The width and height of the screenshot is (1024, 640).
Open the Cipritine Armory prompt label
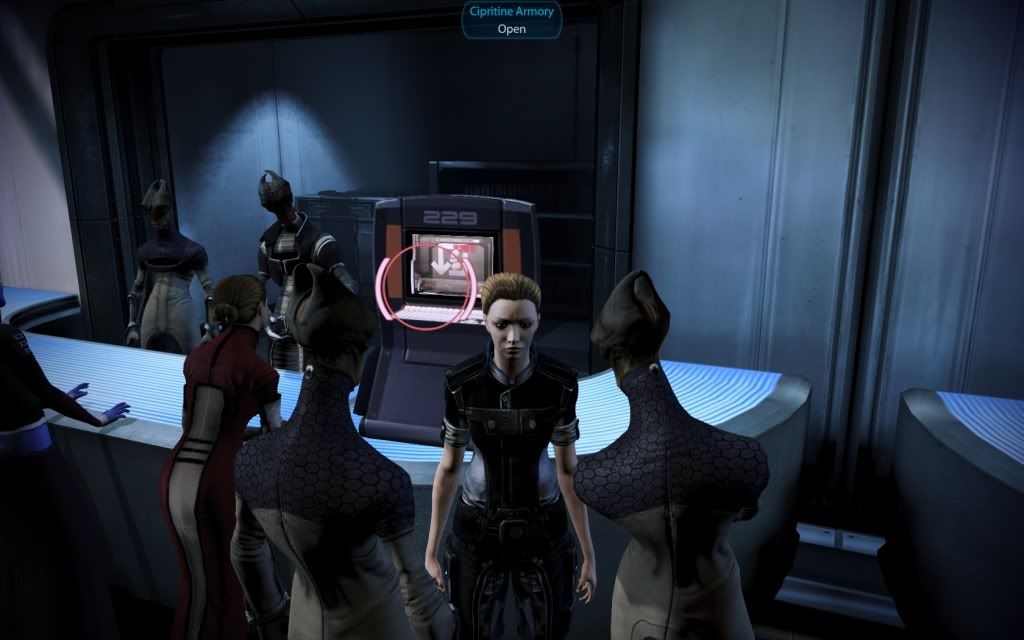(x=511, y=19)
